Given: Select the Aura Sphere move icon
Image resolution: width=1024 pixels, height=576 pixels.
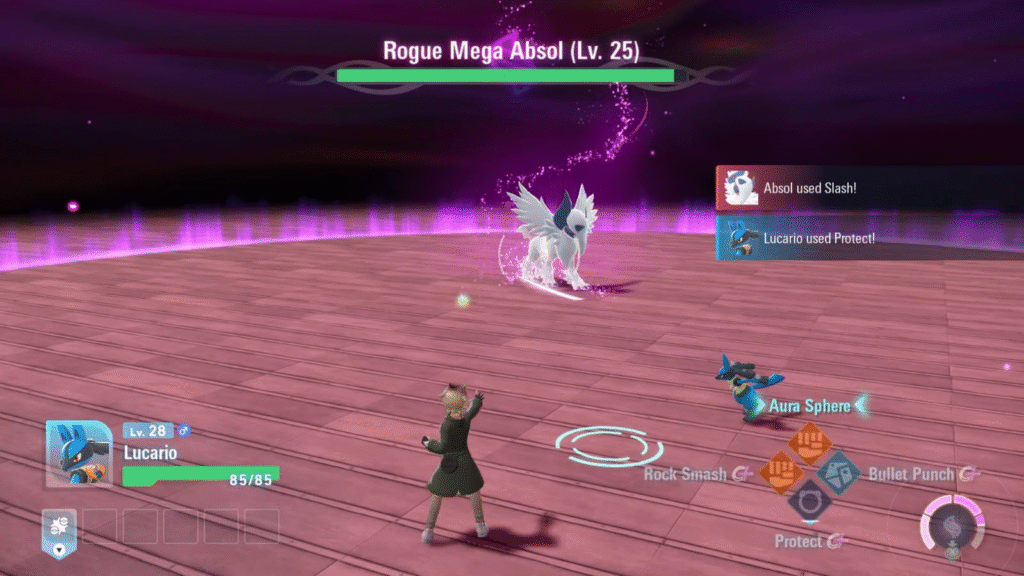Looking at the screenshot, I should (809, 441).
